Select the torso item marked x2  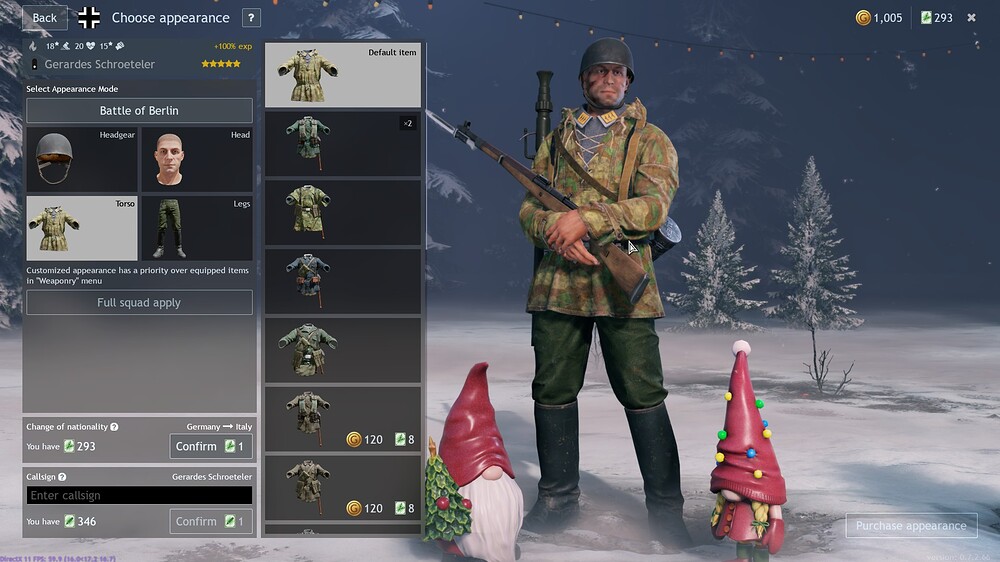point(342,144)
